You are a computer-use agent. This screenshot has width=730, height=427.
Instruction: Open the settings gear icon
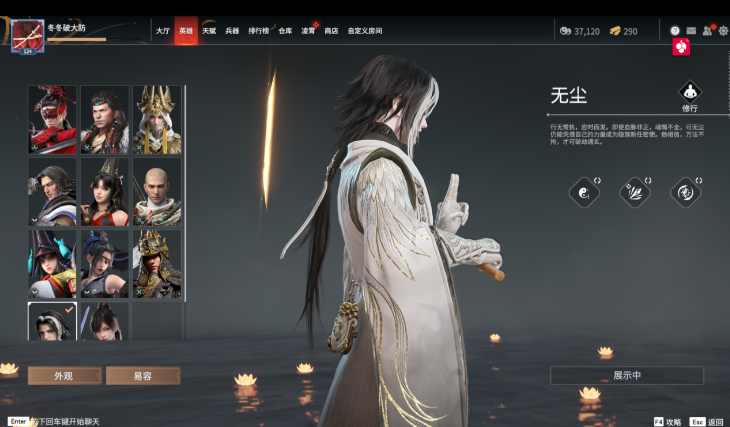[723, 31]
